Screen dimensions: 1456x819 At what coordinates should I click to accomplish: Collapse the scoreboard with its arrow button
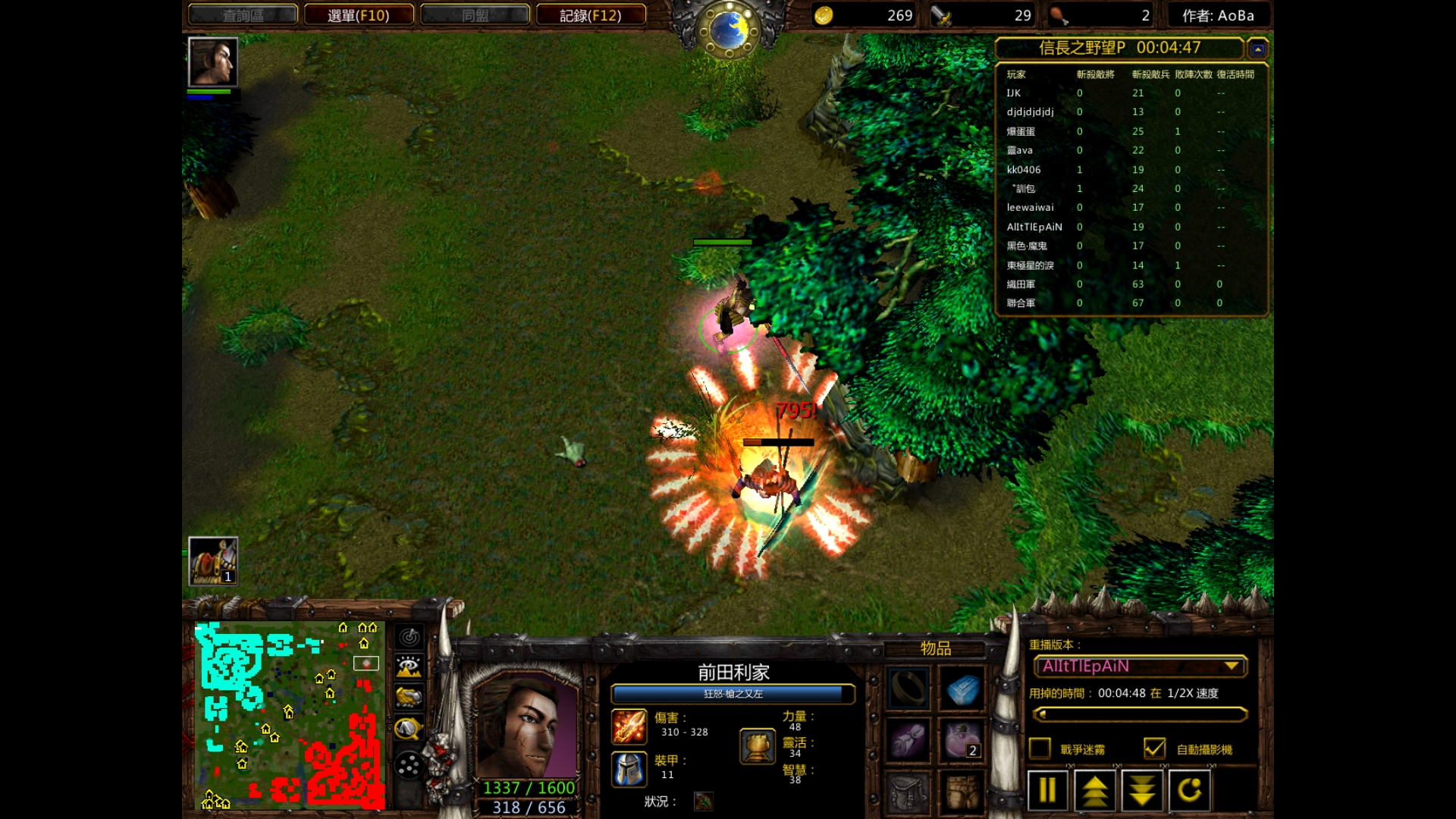1257,49
